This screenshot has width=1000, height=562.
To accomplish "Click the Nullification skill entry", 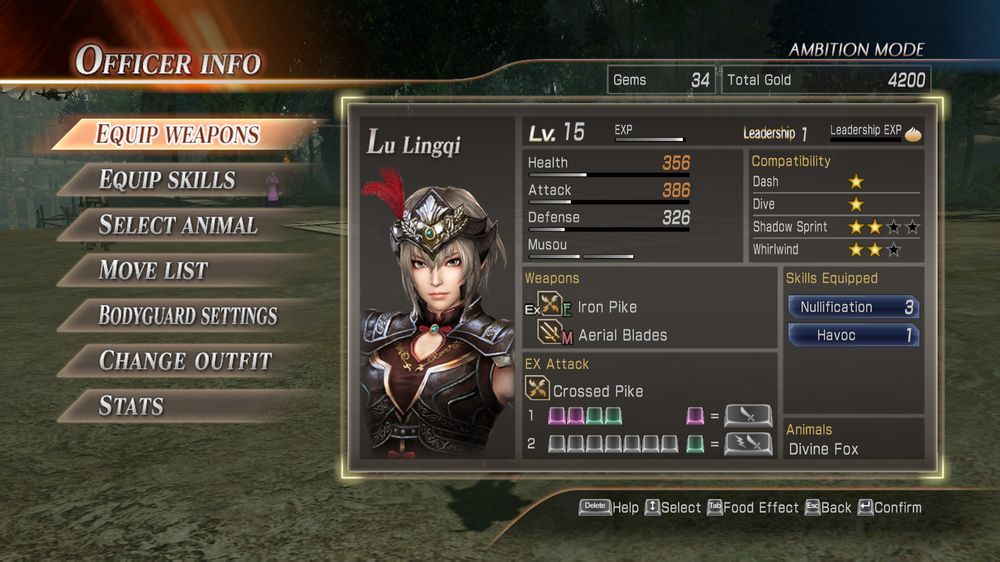I will pos(853,307).
